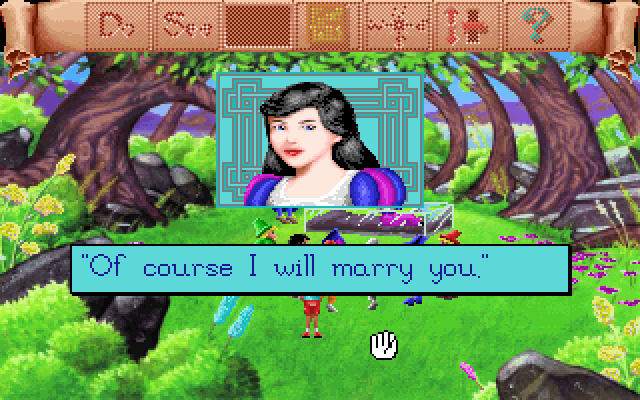The height and width of the screenshot is (400, 640).
Task: Open the yellow patterned inventory icon
Action: coord(327,22)
